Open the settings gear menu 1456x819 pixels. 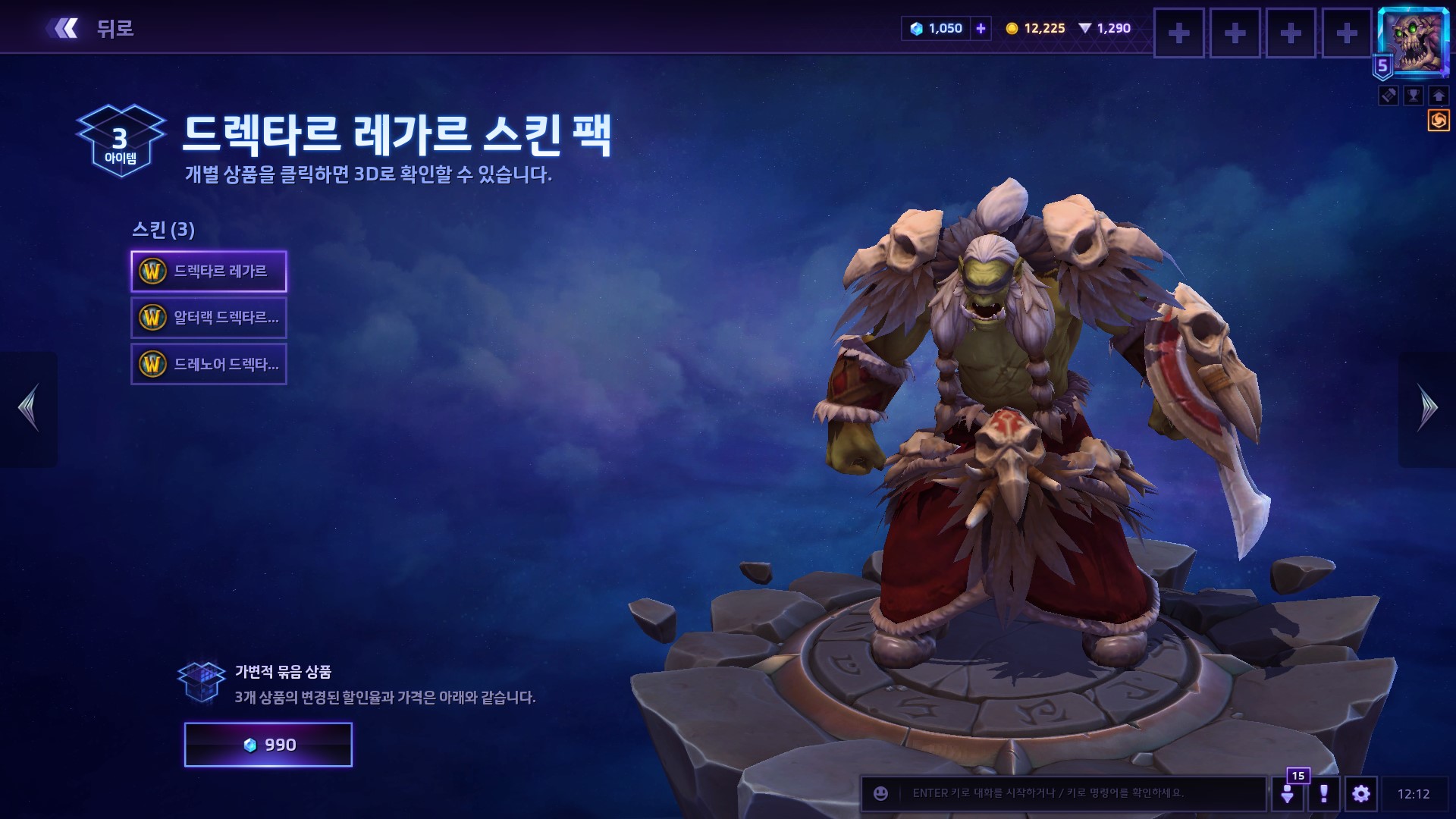click(x=1360, y=793)
